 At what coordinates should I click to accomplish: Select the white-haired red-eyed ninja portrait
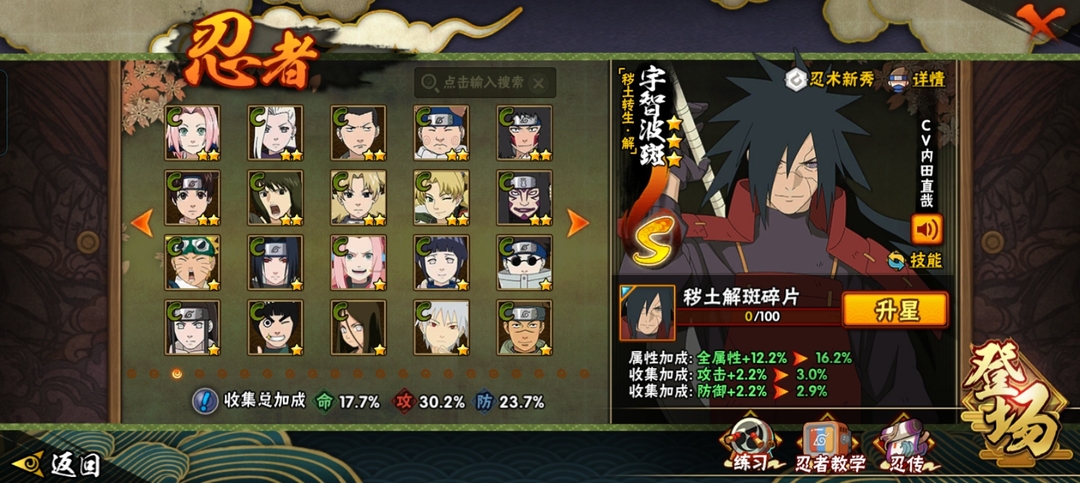(441, 327)
